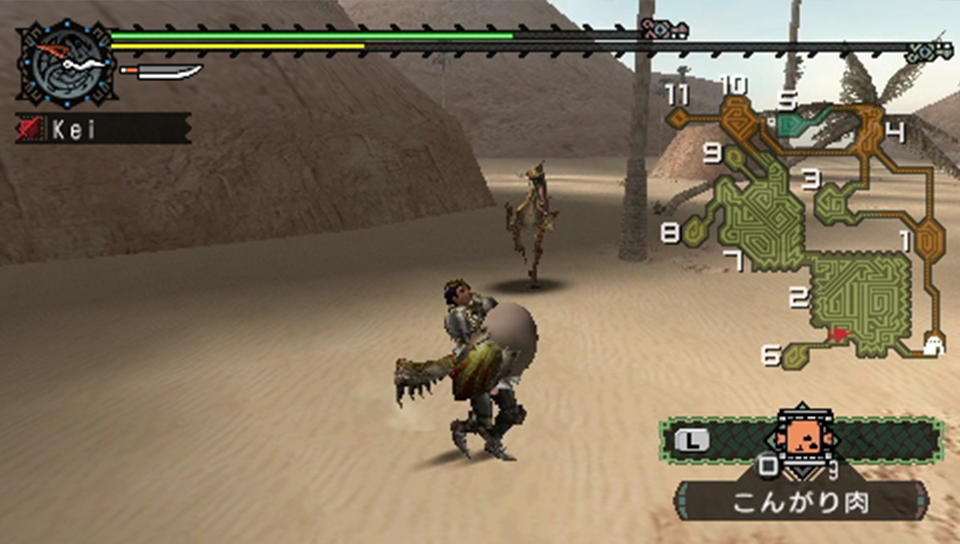The image size is (960, 544).
Task: Click the こんがり肉 item name label
Action: coord(801,501)
